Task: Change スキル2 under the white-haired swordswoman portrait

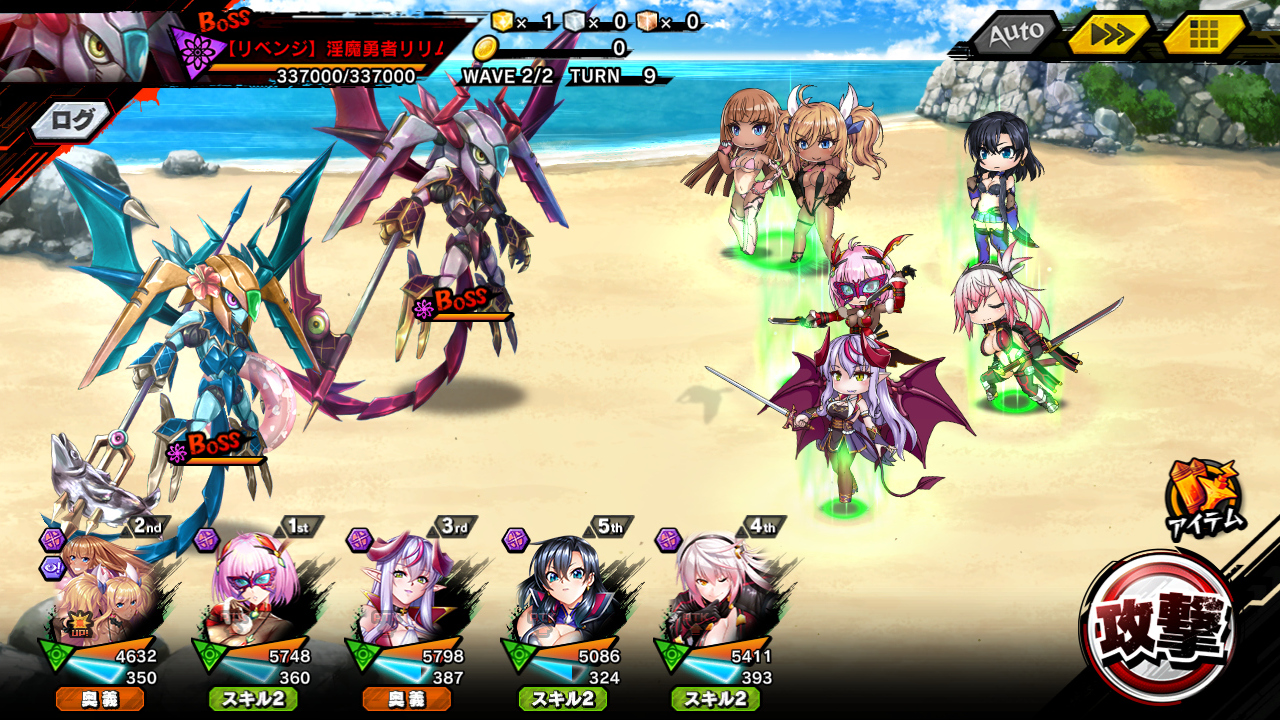Action: [x=715, y=699]
